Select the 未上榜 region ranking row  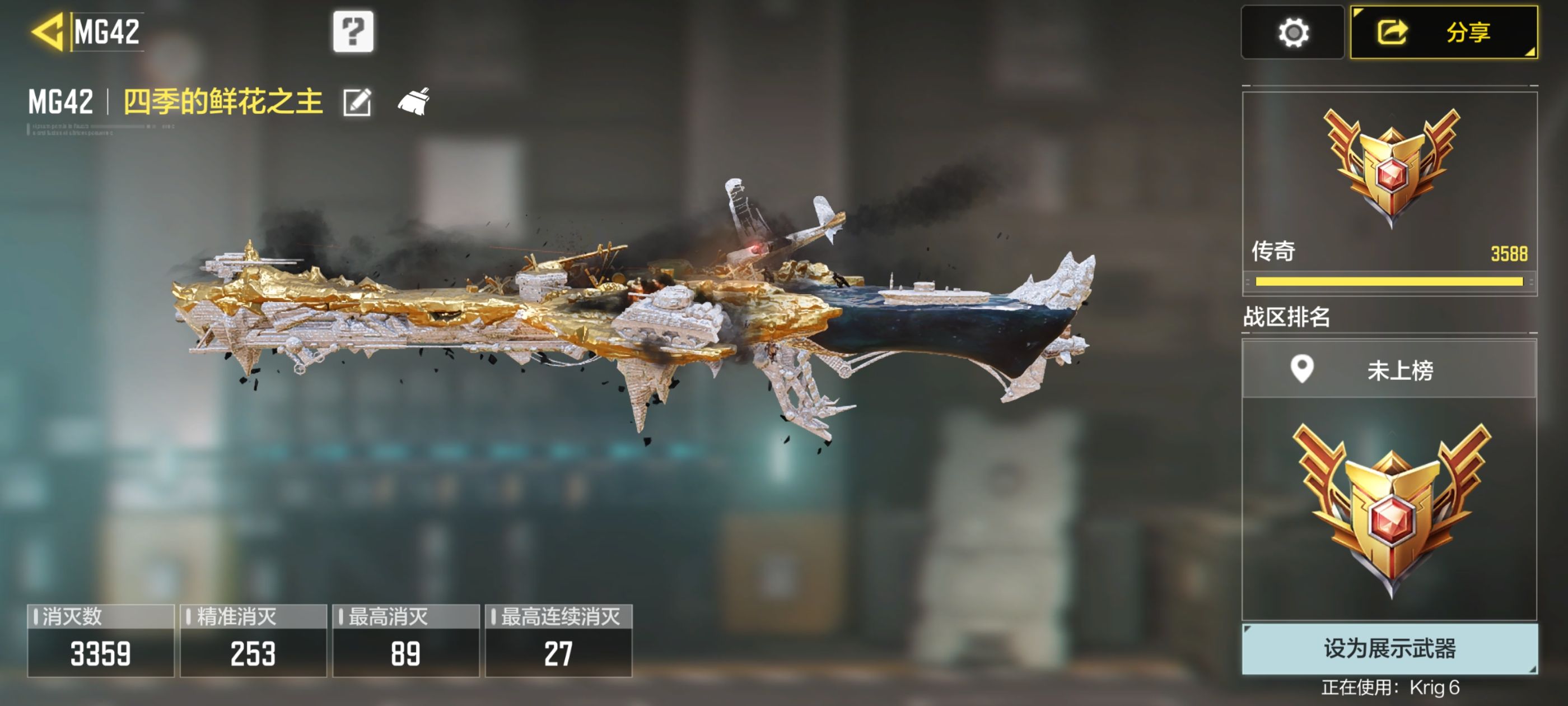(1389, 369)
